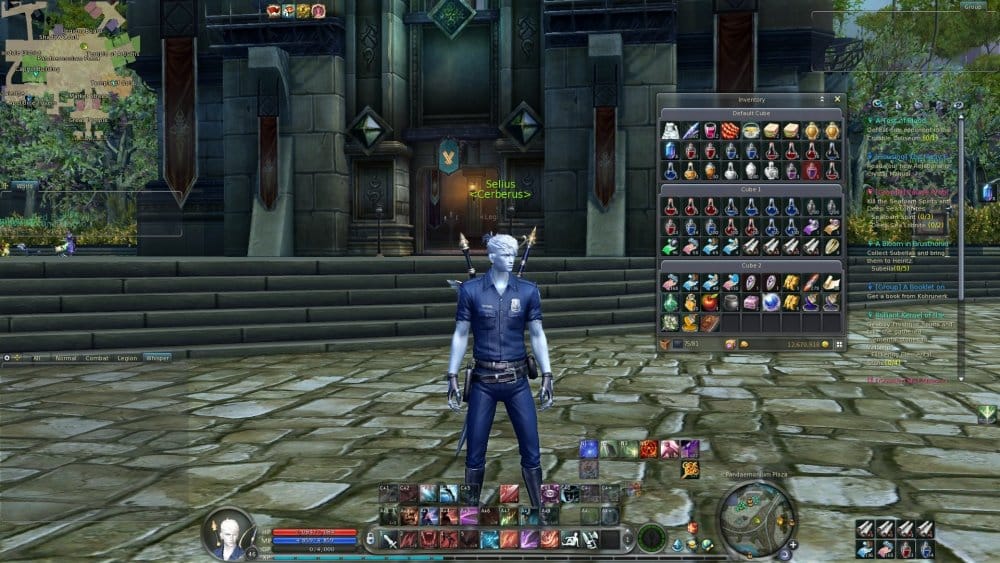This screenshot has height=563, width=1000.
Task: Activate the sword attack skill on hotbar
Action: click(x=389, y=540)
